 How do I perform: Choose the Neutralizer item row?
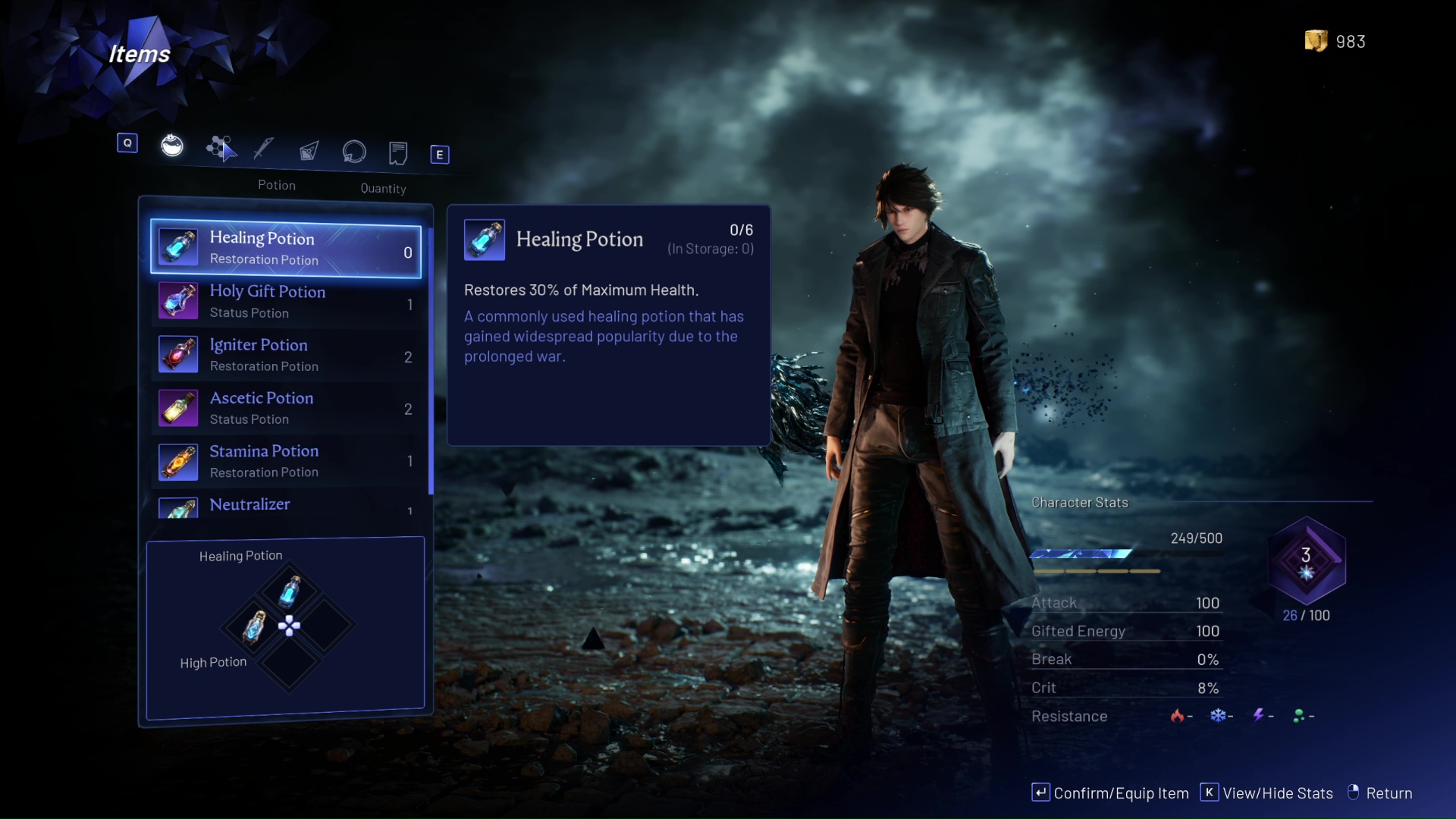286,507
